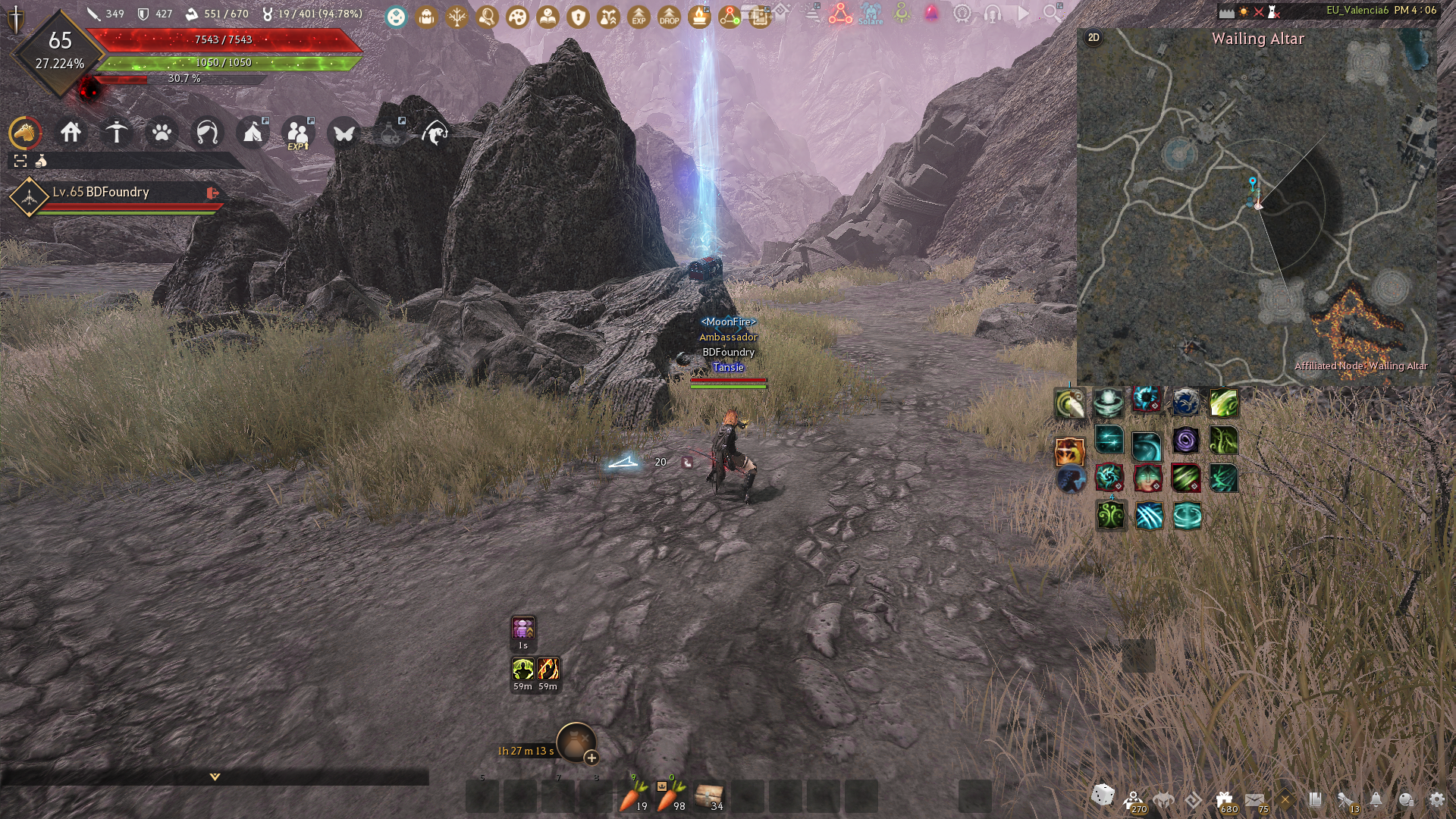This screenshot has height=819, width=1456.
Task: Open the gift box rewards icon
Action: click(1224, 799)
